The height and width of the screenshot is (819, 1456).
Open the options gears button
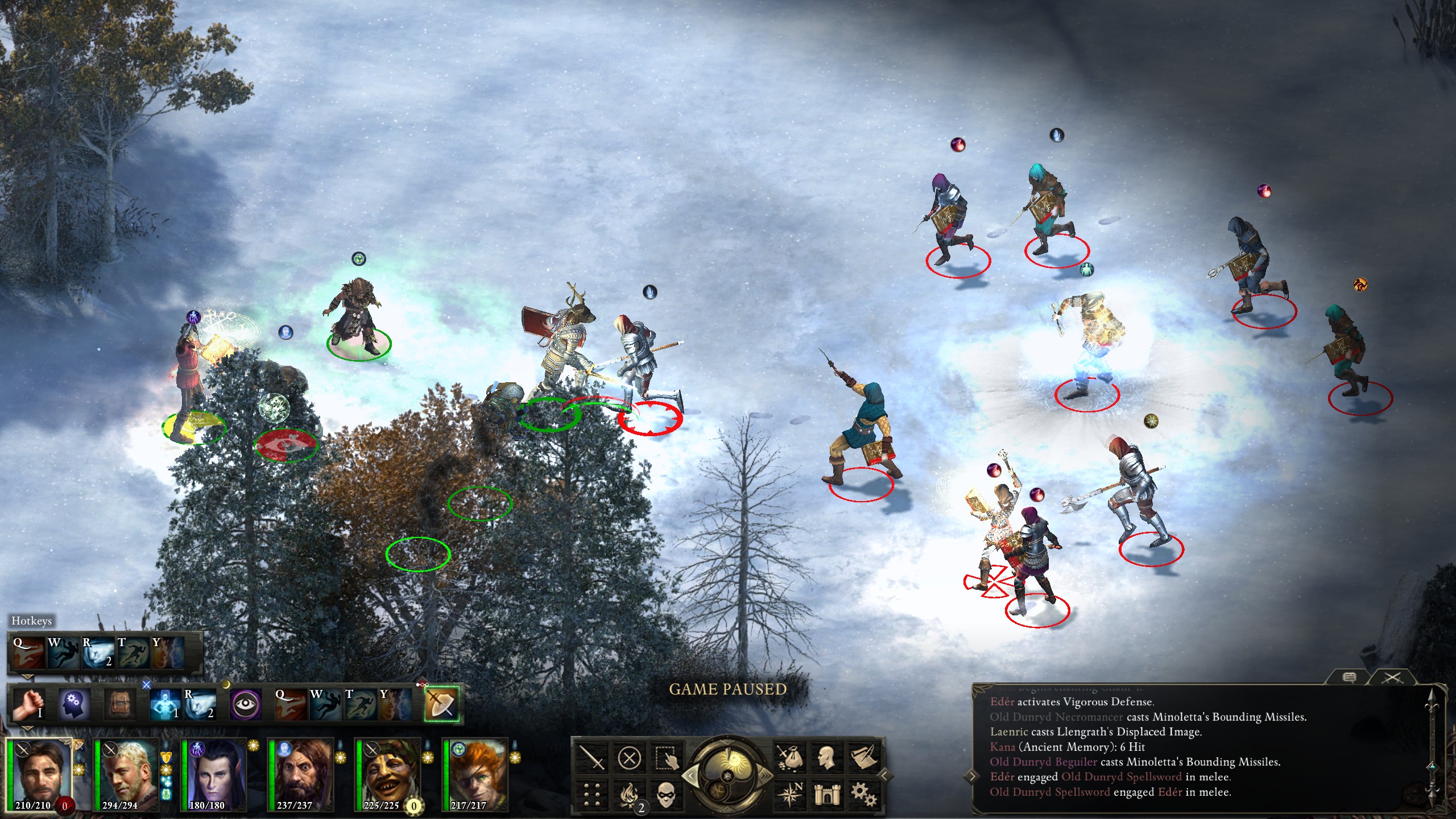click(x=863, y=794)
